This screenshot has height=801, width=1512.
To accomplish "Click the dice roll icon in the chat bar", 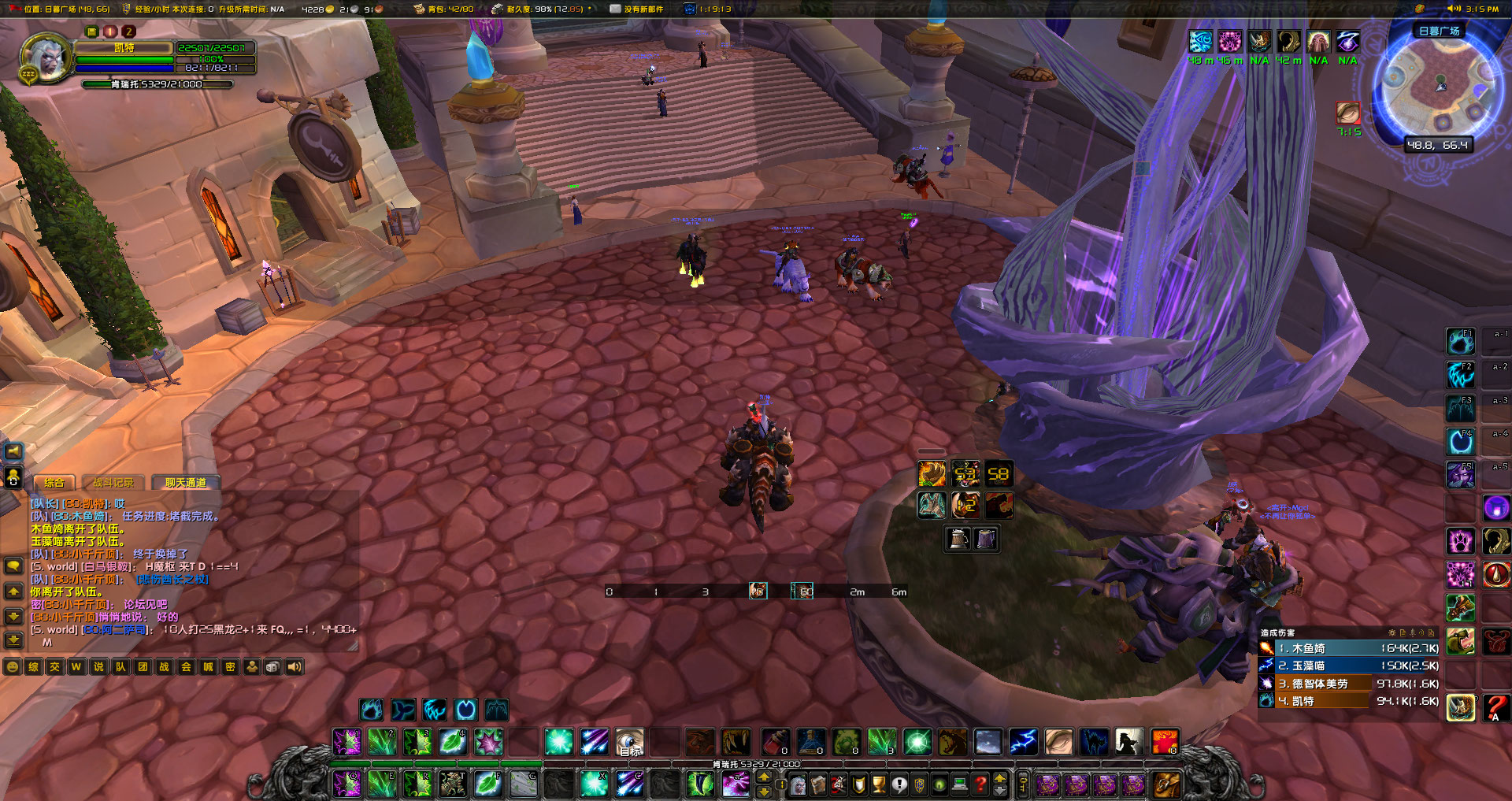I will [x=274, y=666].
